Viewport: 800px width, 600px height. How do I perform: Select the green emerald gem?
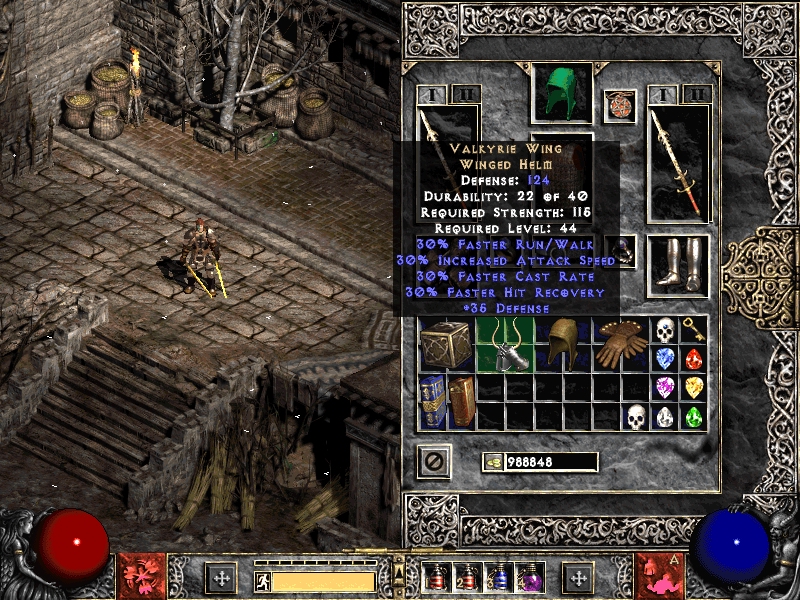click(693, 416)
